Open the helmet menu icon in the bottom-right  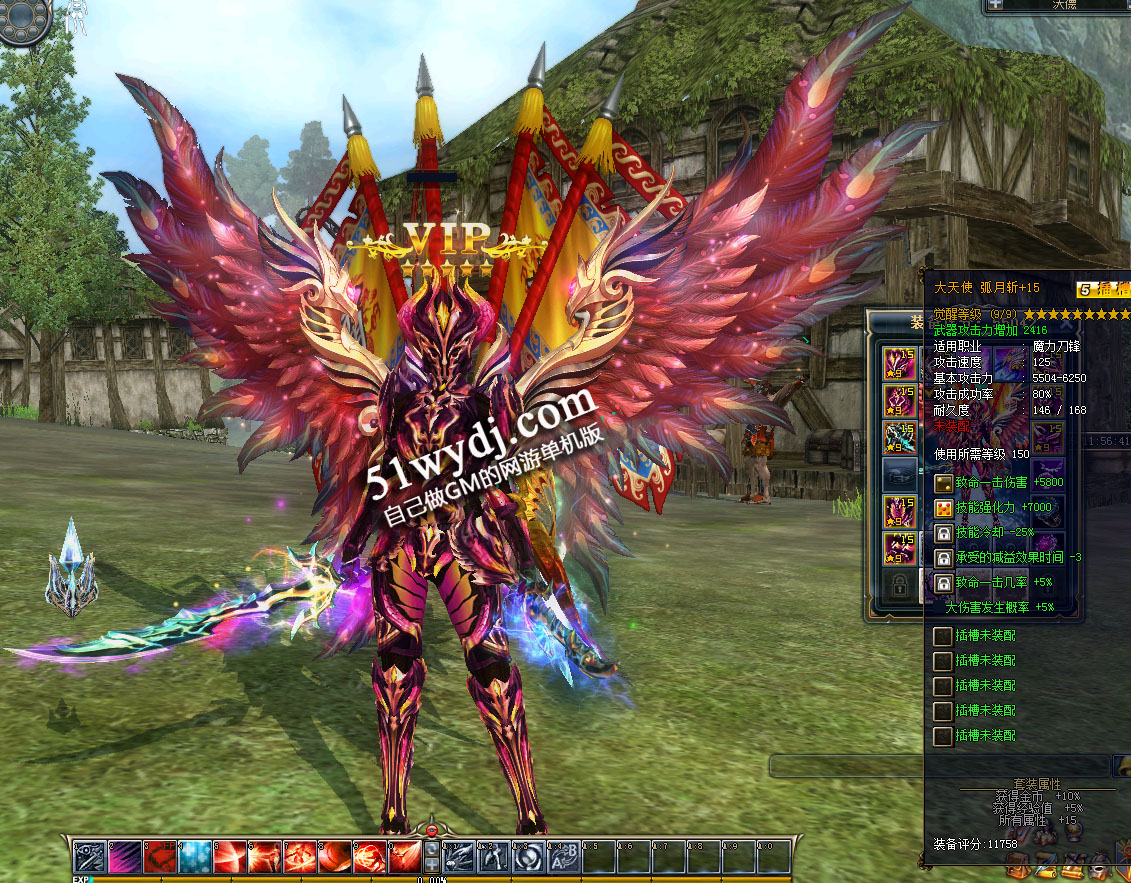[1100, 864]
